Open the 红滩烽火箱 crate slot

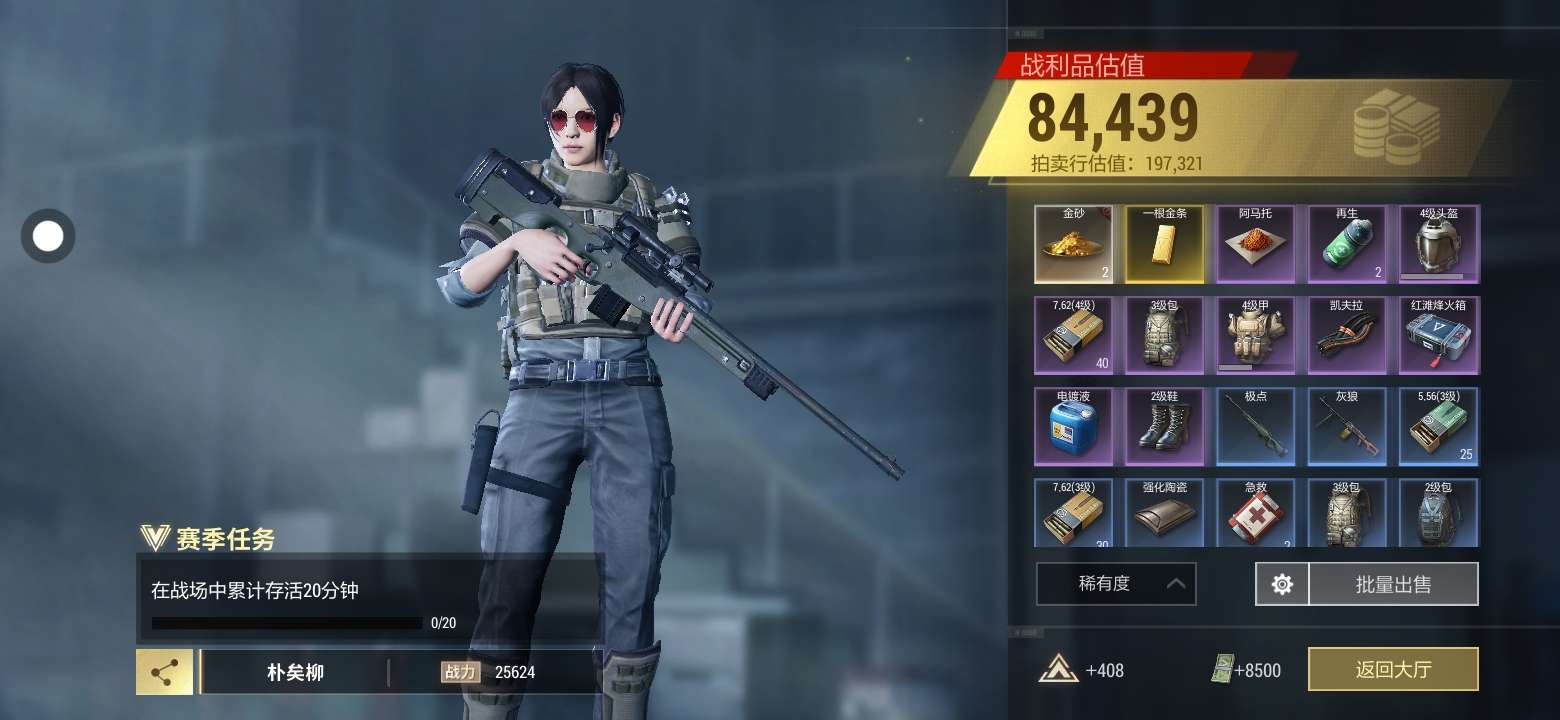click(1439, 335)
